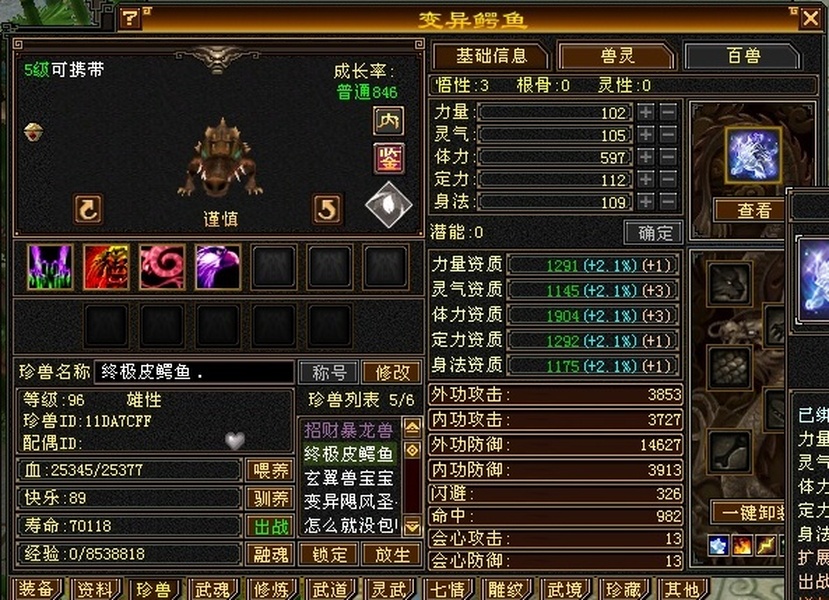The height and width of the screenshot is (600, 829).
Task: Send the pet out with 出战
Action: [269, 526]
